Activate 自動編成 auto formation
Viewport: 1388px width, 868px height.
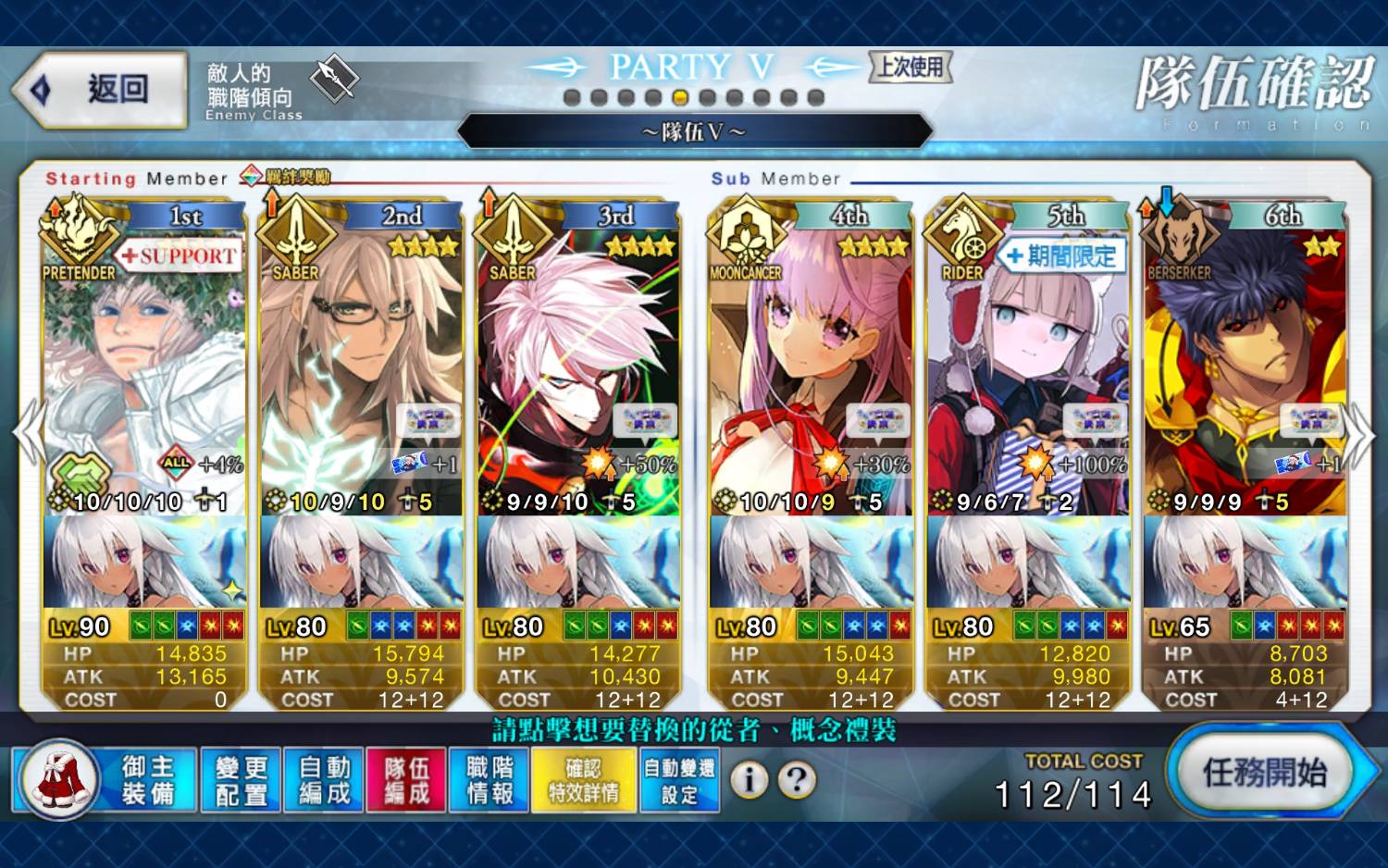pyautogui.click(x=325, y=780)
